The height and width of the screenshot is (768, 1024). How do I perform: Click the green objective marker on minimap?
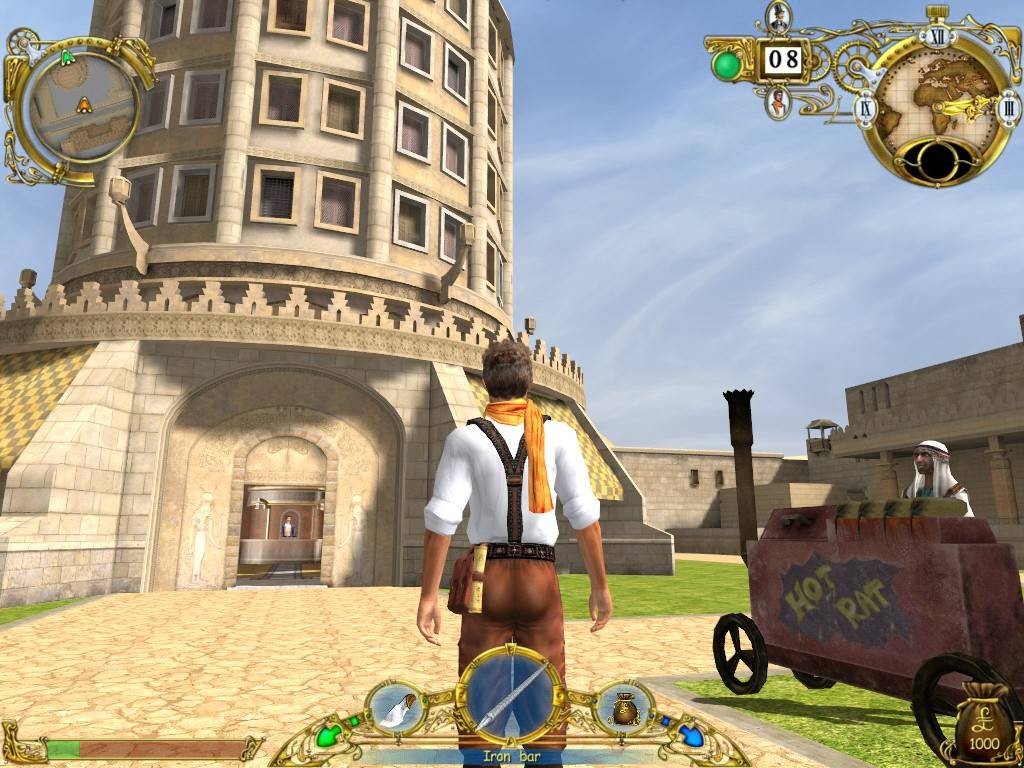[67, 58]
